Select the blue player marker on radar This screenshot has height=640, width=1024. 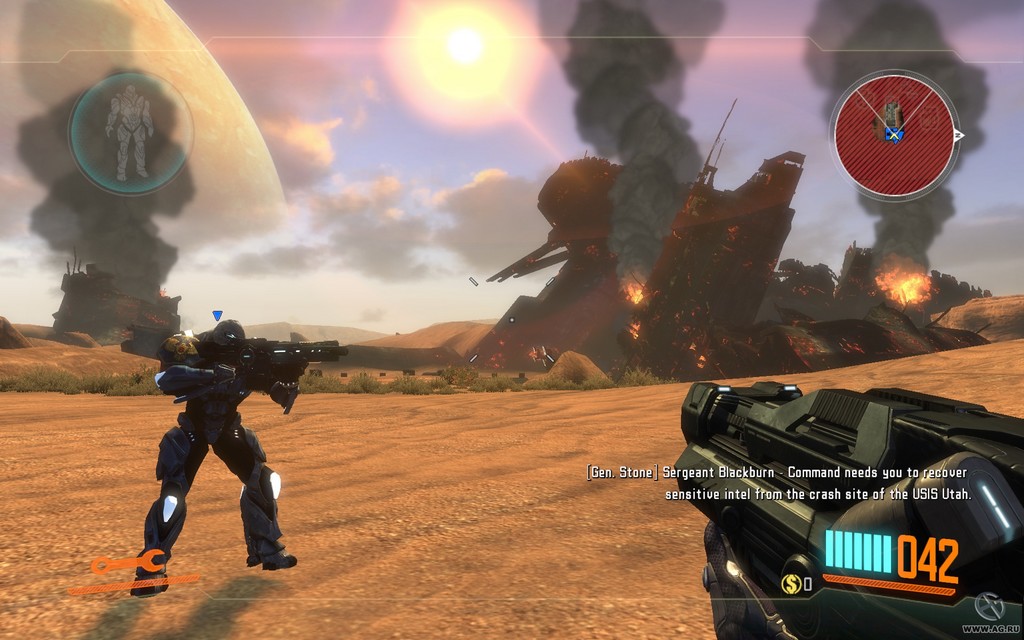pyautogui.click(x=895, y=135)
